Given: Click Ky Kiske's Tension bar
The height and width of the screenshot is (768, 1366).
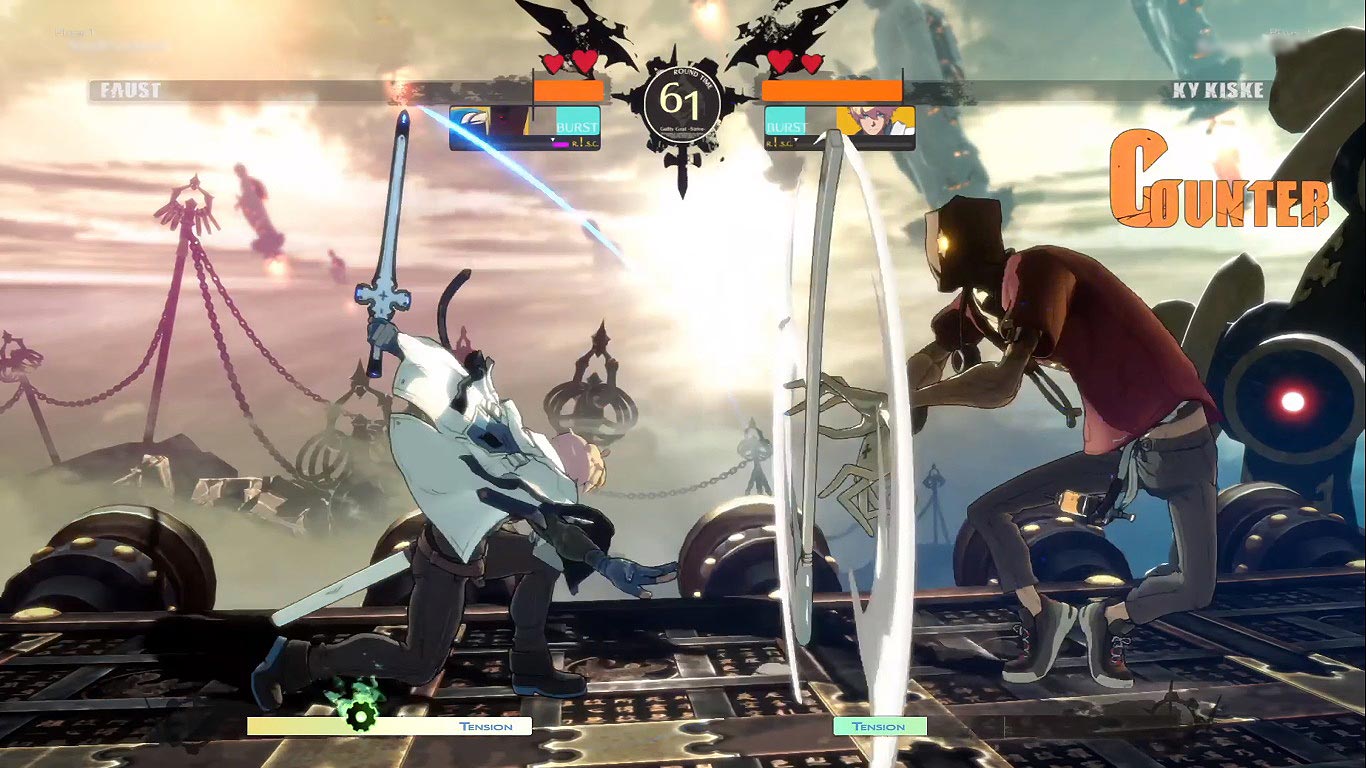Looking at the screenshot, I should tap(881, 726).
